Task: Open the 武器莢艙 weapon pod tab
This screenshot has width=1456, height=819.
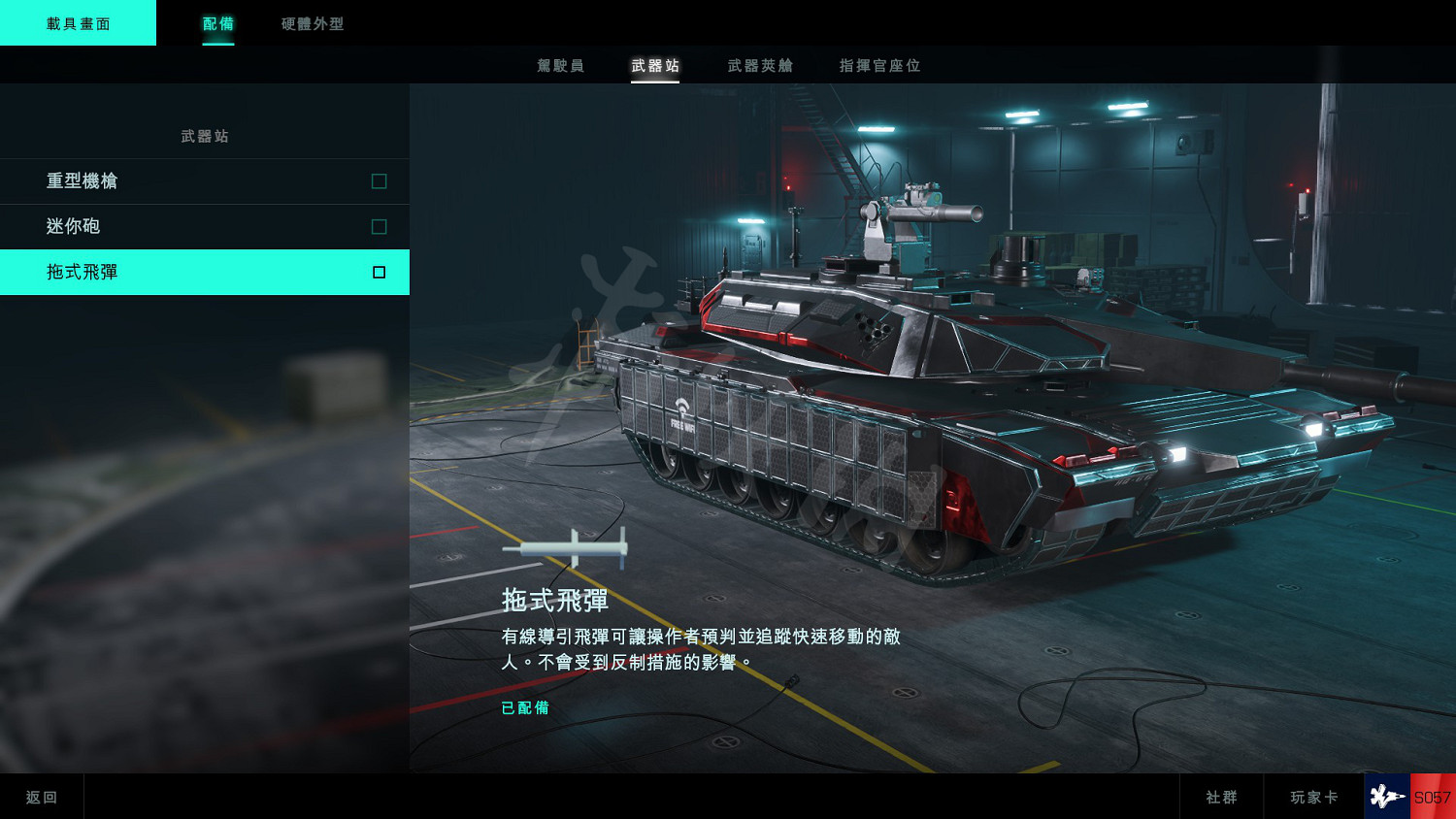Action: [x=760, y=66]
